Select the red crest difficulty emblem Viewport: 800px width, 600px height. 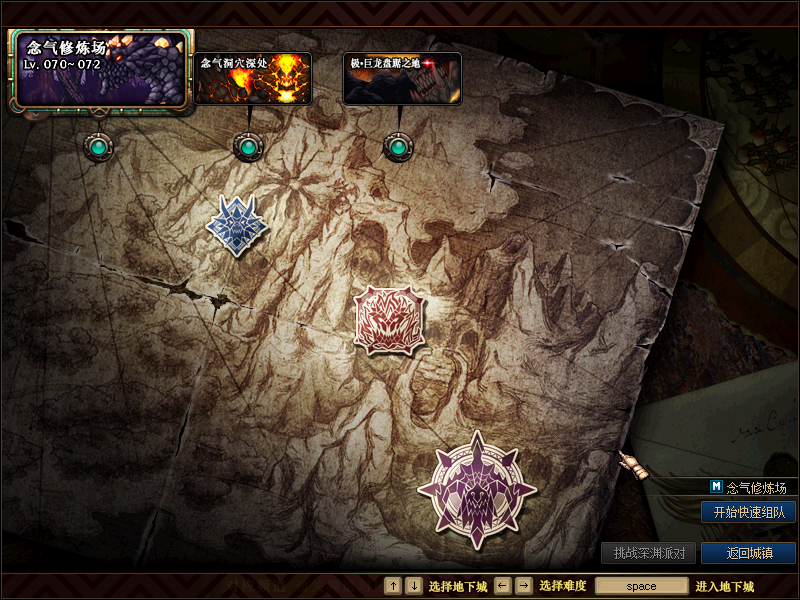(x=388, y=320)
